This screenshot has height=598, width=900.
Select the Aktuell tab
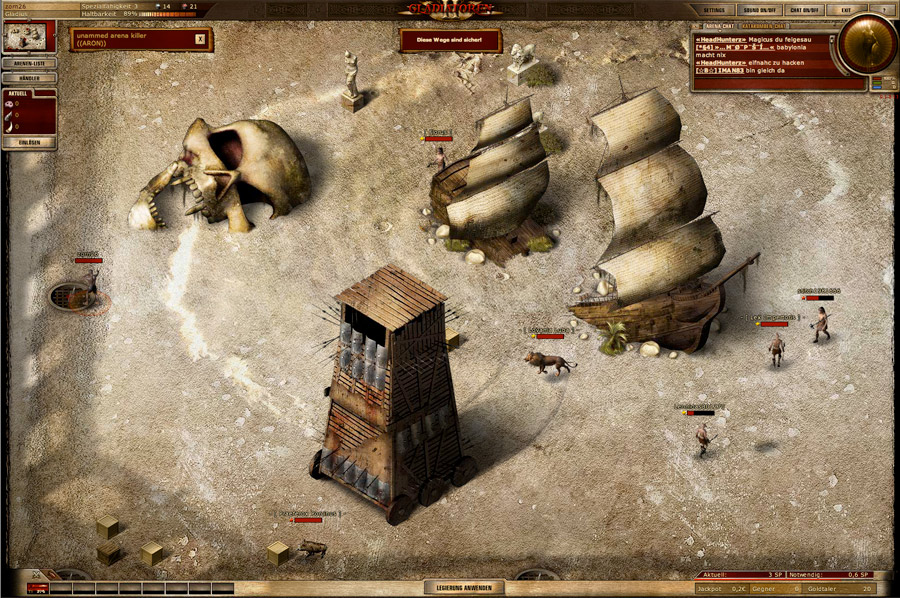[x=17, y=93]
